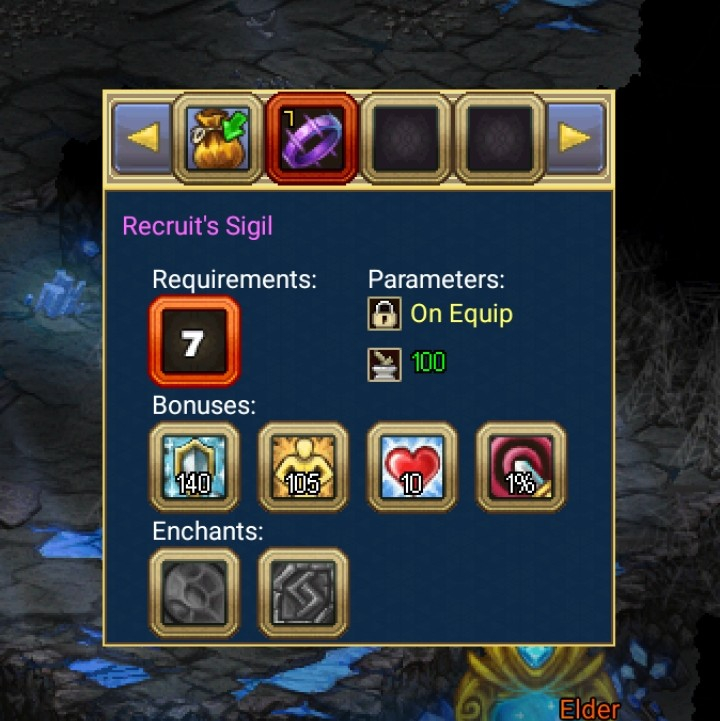Inspect the level 7 requirement icon
Viewport: 720px width, 721px height.
coord(194,342)
